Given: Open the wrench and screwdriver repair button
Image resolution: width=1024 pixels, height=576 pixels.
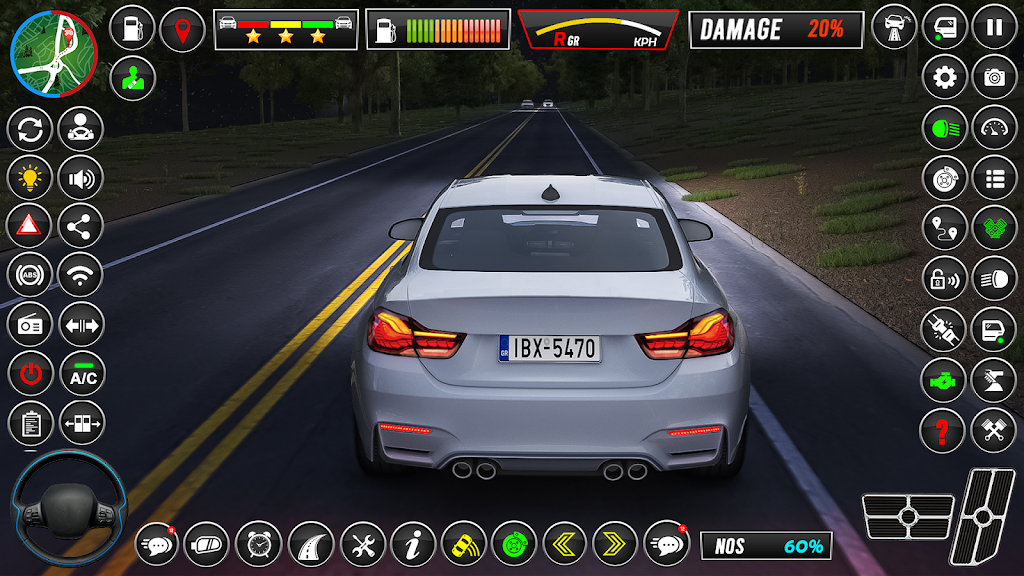Looking at the screenshot, I should (x=362, y=544).
